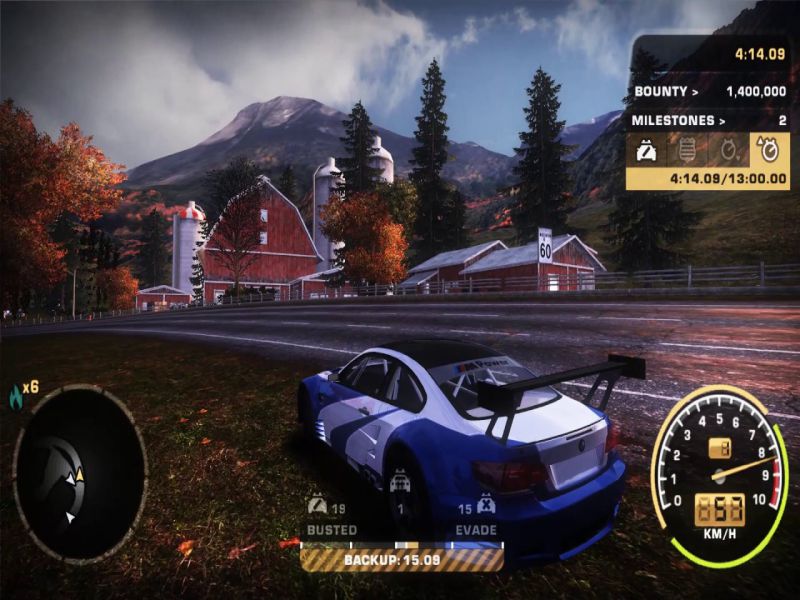This screenshot has height=600, width=800.
Task: Select the police badge milestone icon
Action: click(686, 151)
